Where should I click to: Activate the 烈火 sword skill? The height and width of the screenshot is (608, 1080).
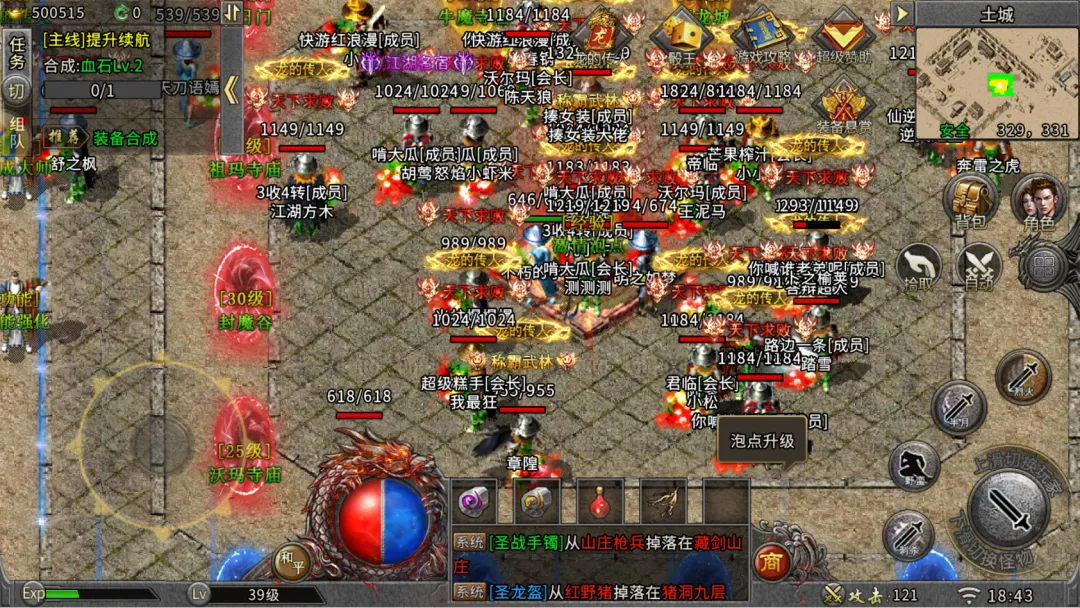click(x=1023, y=376)
